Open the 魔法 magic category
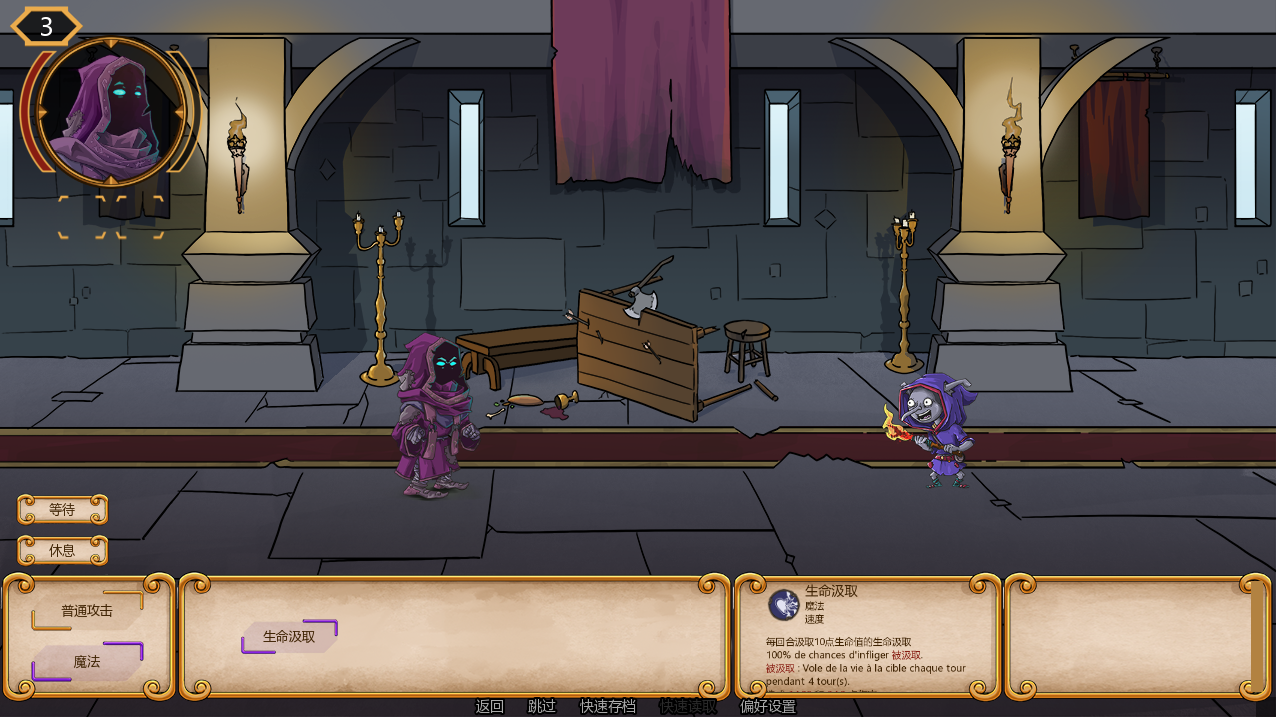 [87, 662]
